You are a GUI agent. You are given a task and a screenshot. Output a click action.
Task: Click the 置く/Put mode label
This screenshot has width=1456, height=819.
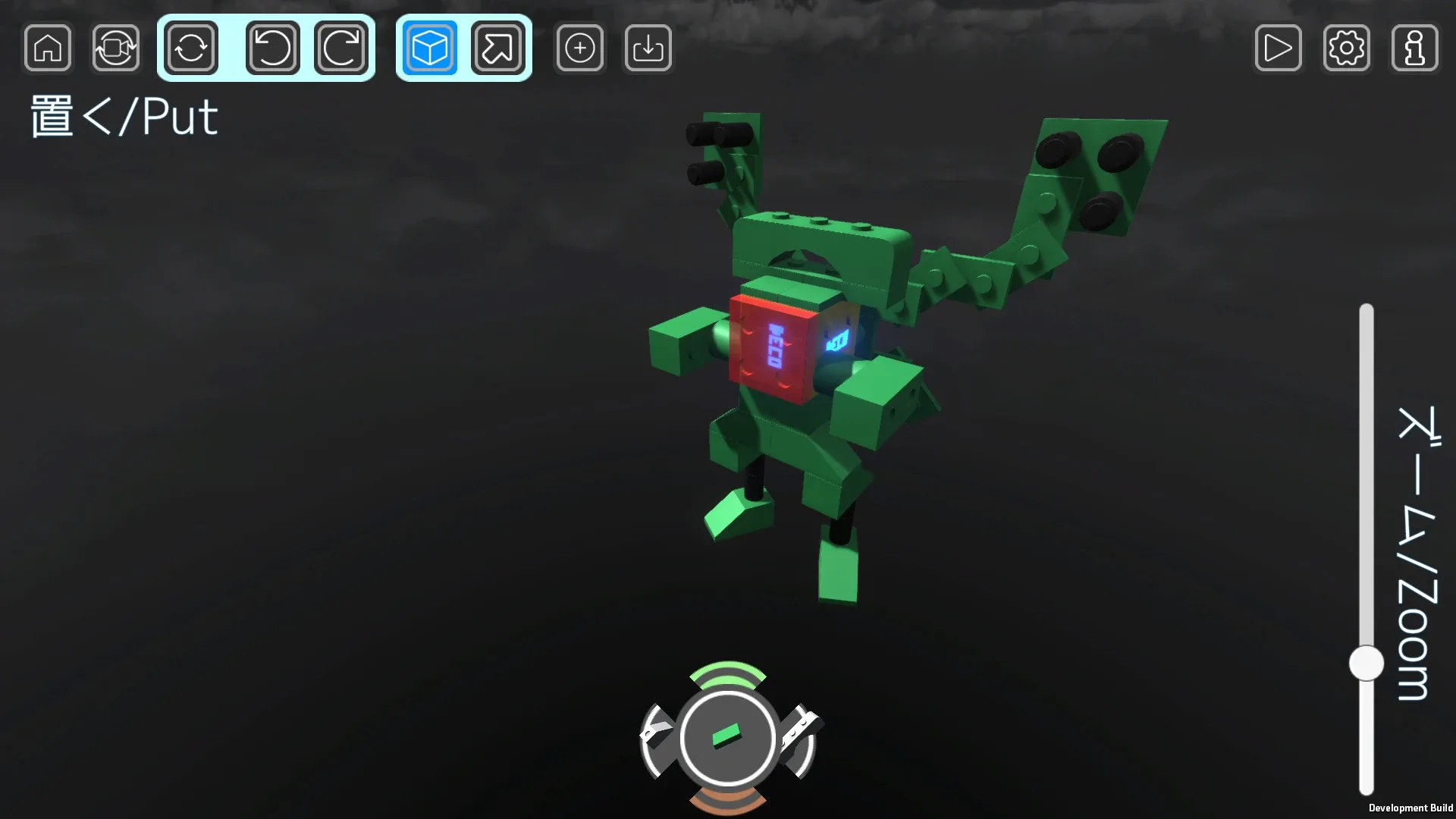[x=124, y=116]
